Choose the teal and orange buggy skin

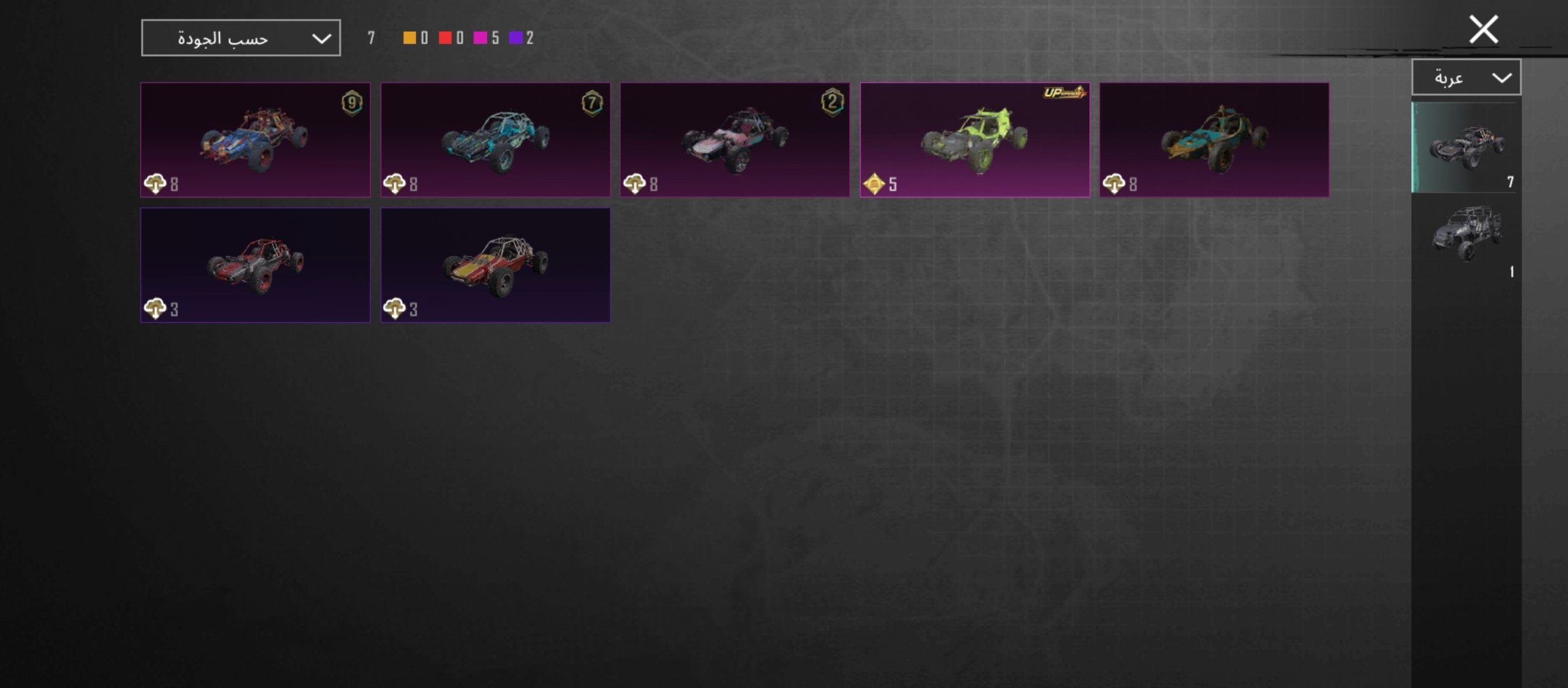point(1214,140)
